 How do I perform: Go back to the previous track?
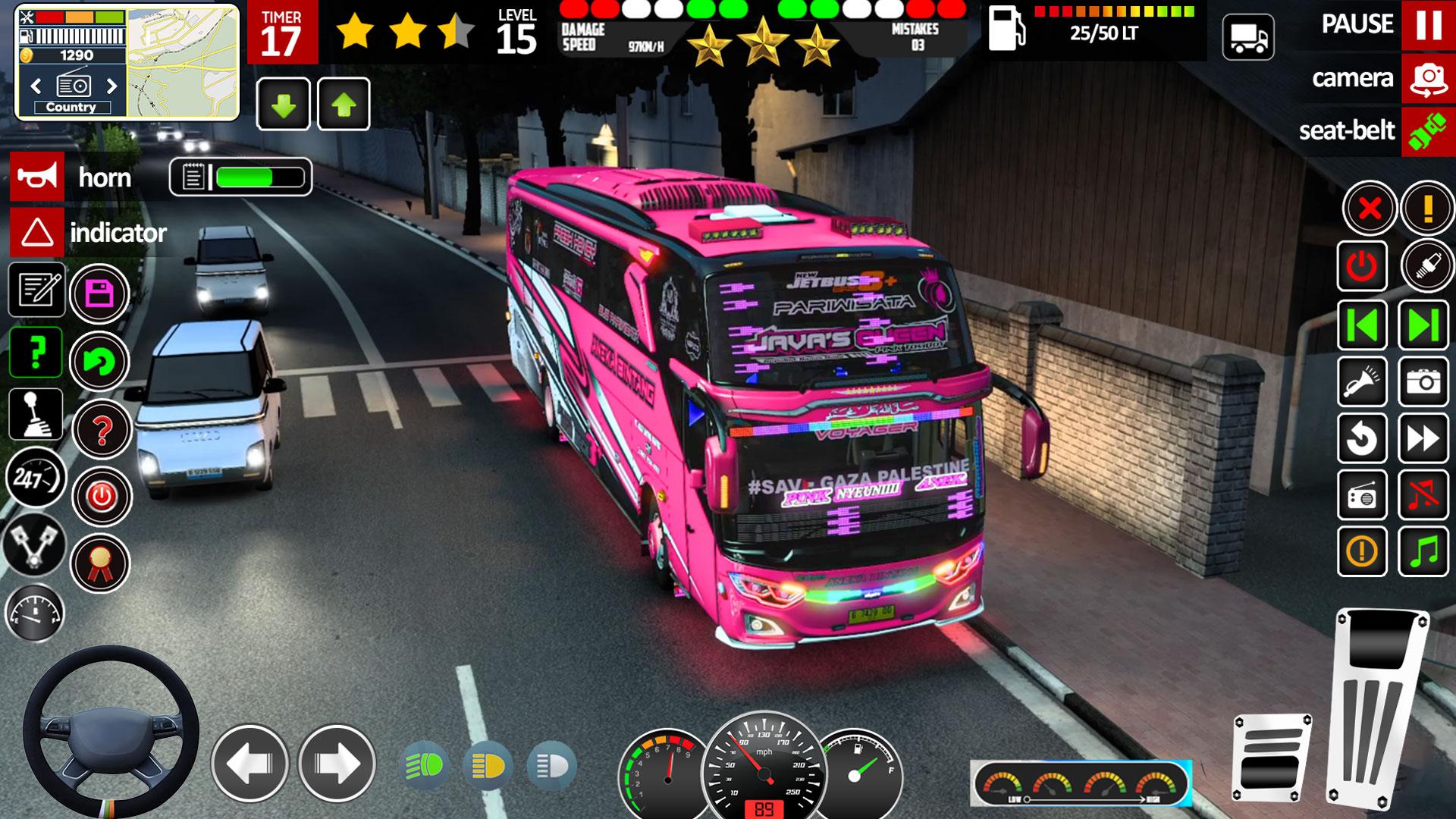(x=1362, y=326)
